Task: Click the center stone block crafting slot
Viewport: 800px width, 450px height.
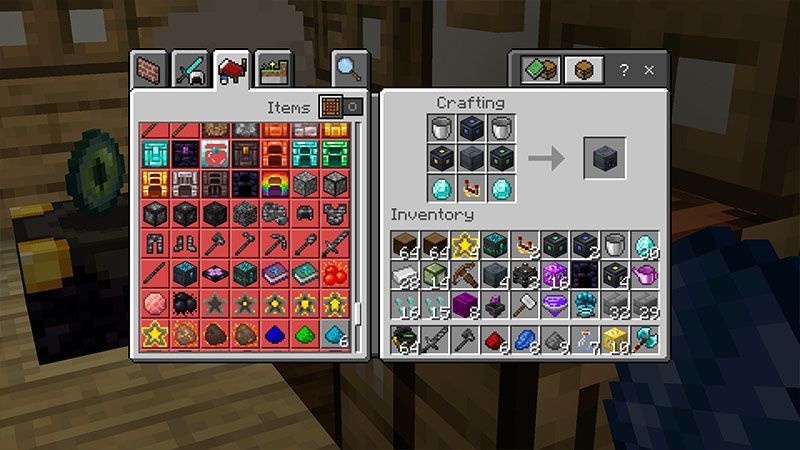Action: (472, 158)
